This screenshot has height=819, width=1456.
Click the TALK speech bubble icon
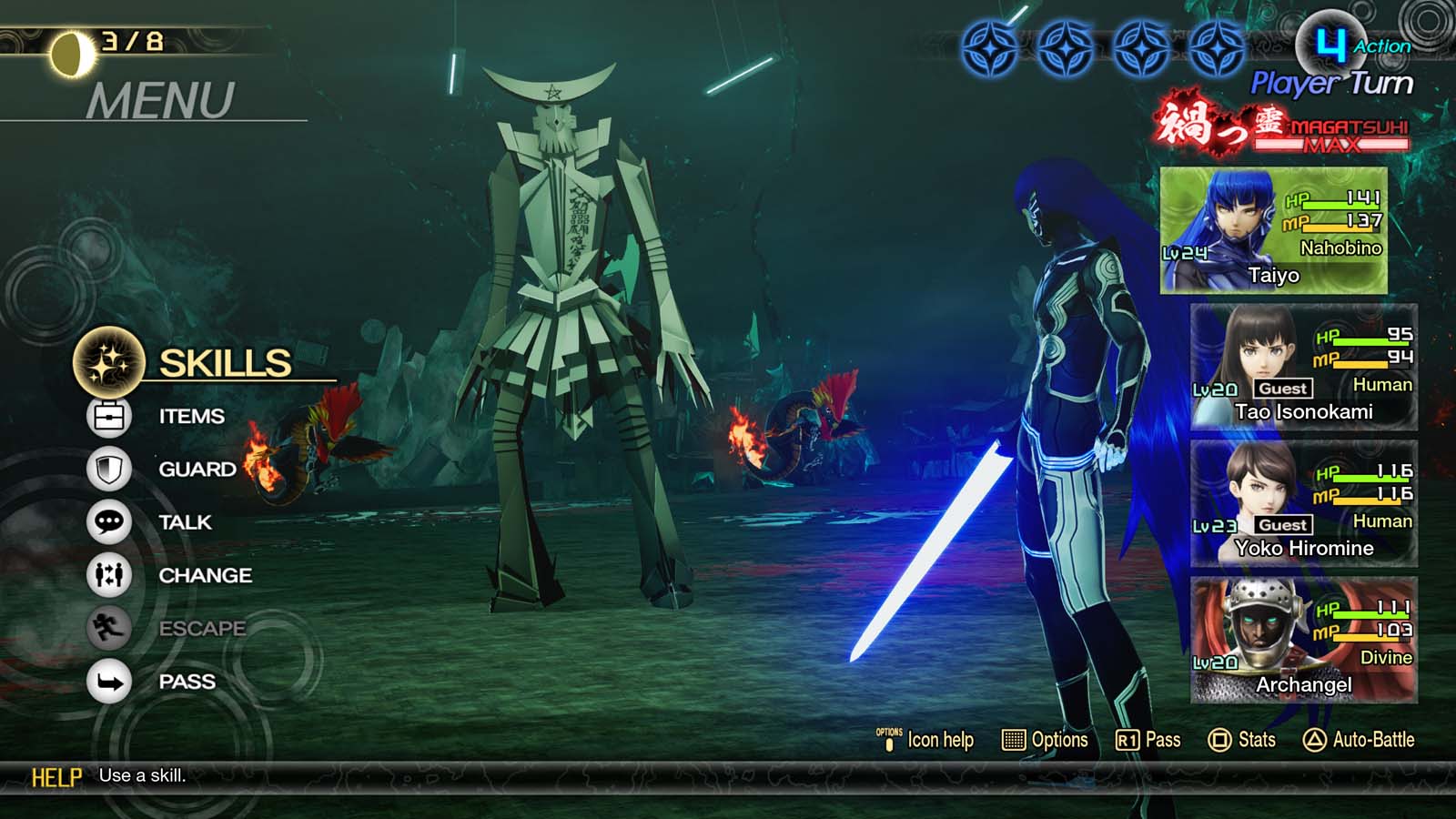coord(106,522)
